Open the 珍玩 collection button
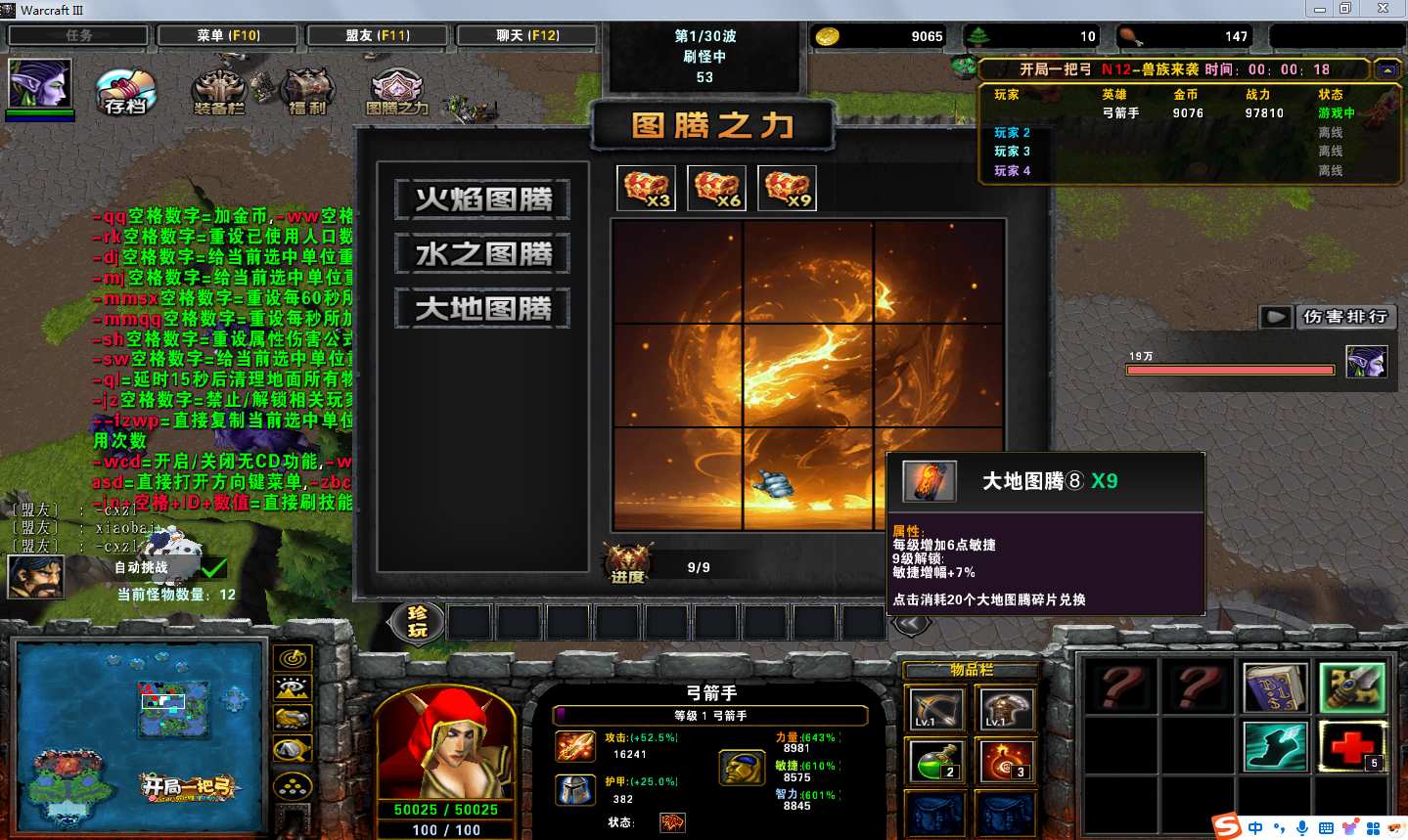Viewport: 1408px width, 840px height. (418, 621)
